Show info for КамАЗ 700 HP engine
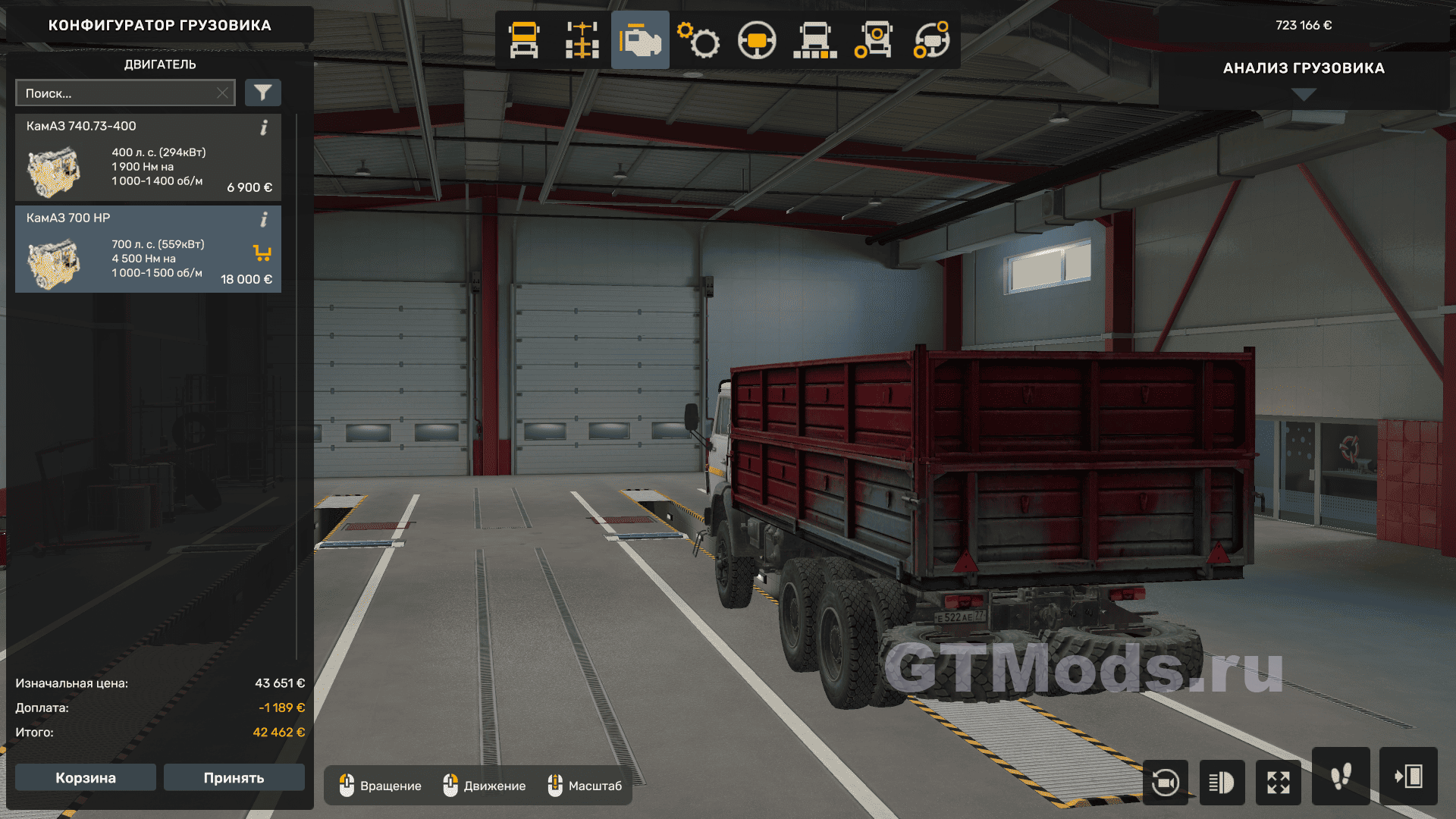 tap(264, 219)
